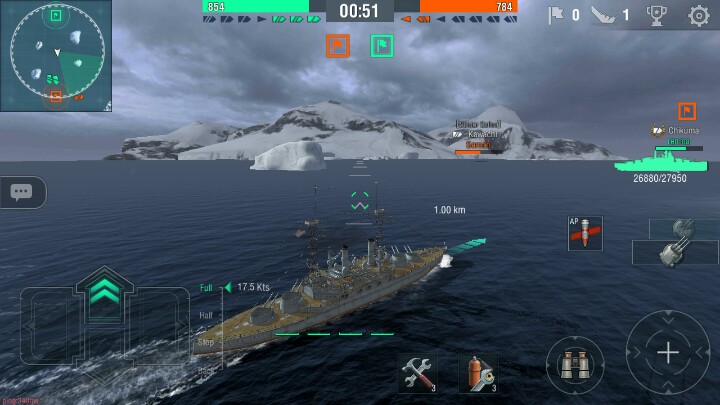Open the settings gear menu
Screen dimensions: 720x405
(699, 15)
